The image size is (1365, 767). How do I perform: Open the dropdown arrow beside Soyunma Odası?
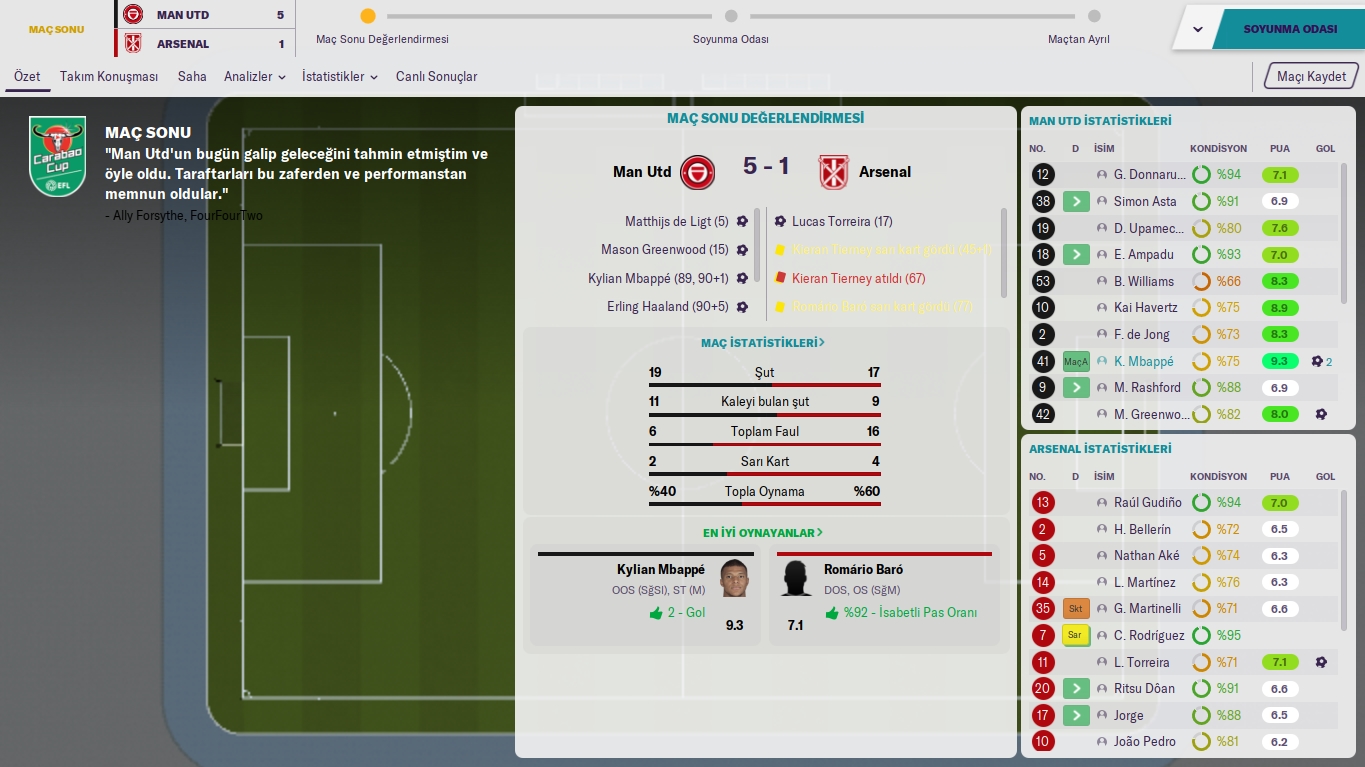pyautogui.click(x=1197, y=29)
